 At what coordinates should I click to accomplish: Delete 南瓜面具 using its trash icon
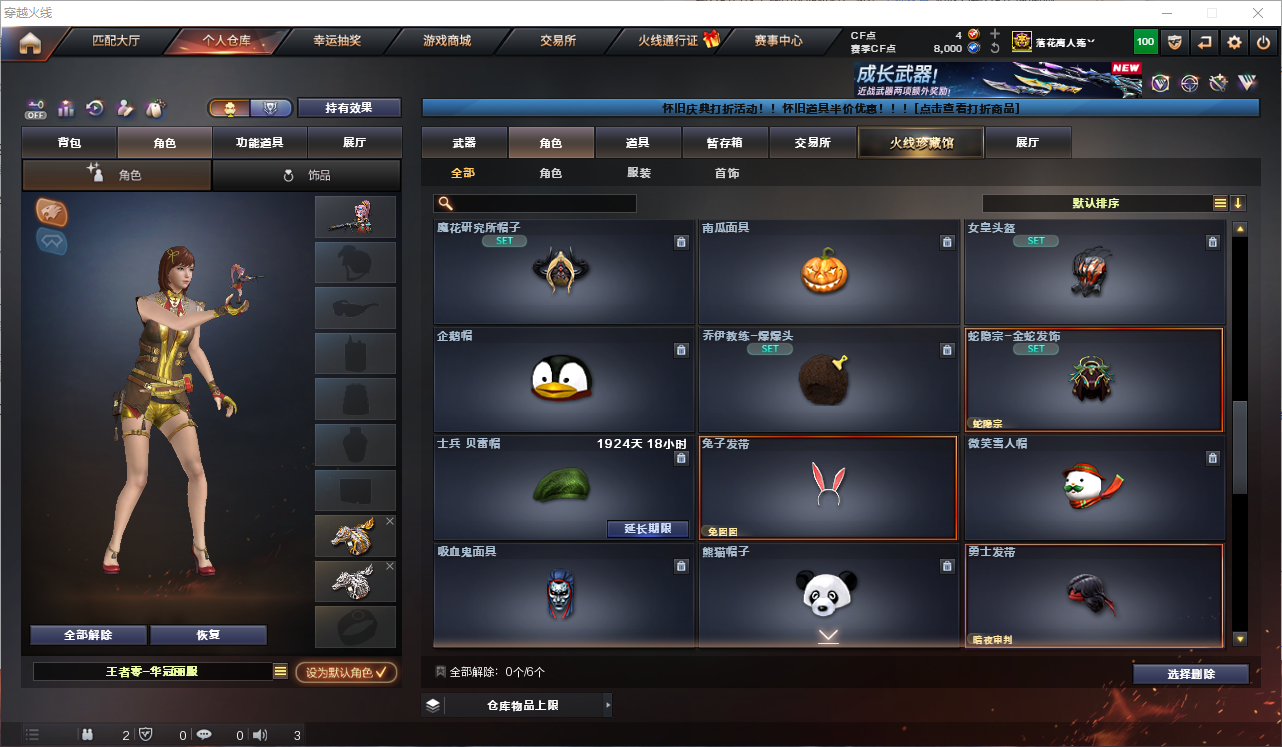tap(947, 241)
